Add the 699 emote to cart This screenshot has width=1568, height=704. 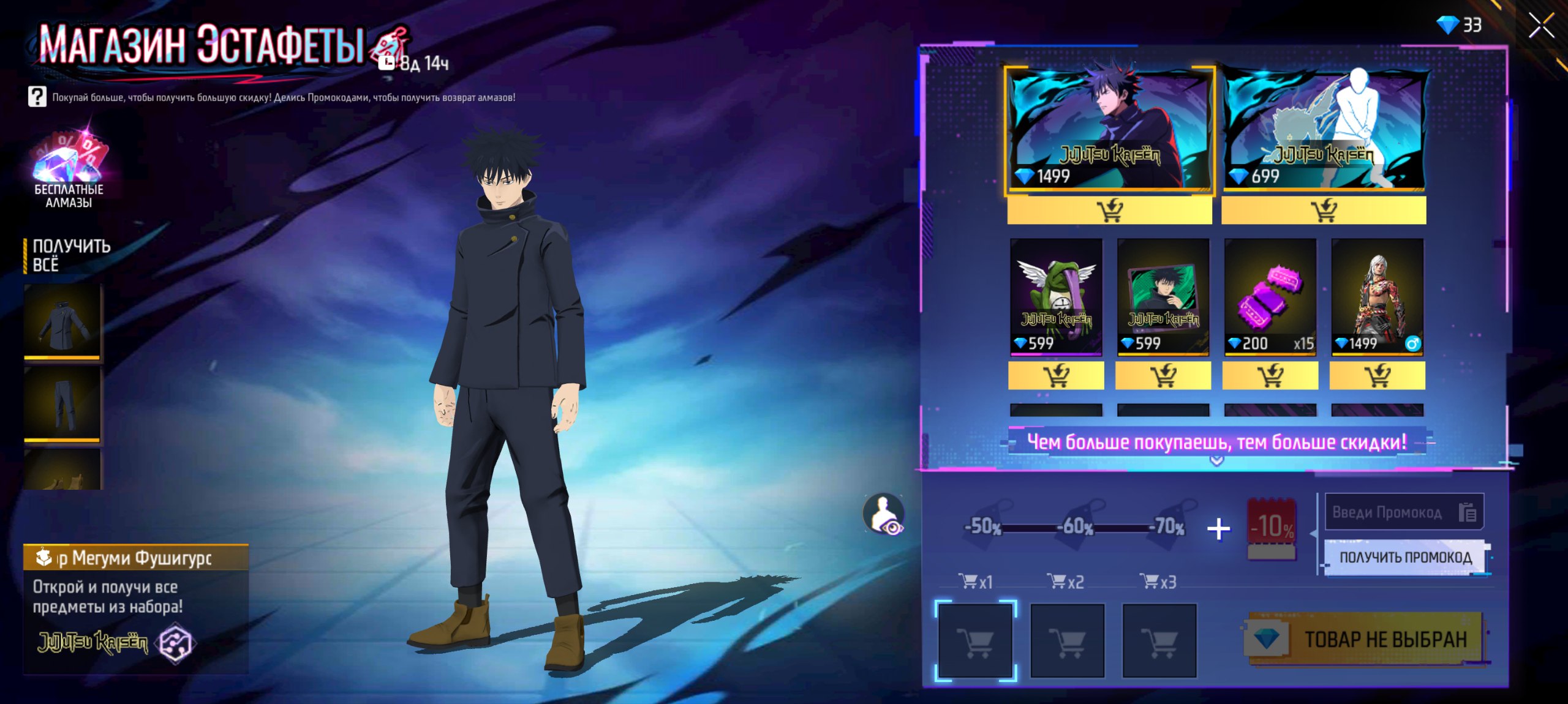(x=1323, y=211)
